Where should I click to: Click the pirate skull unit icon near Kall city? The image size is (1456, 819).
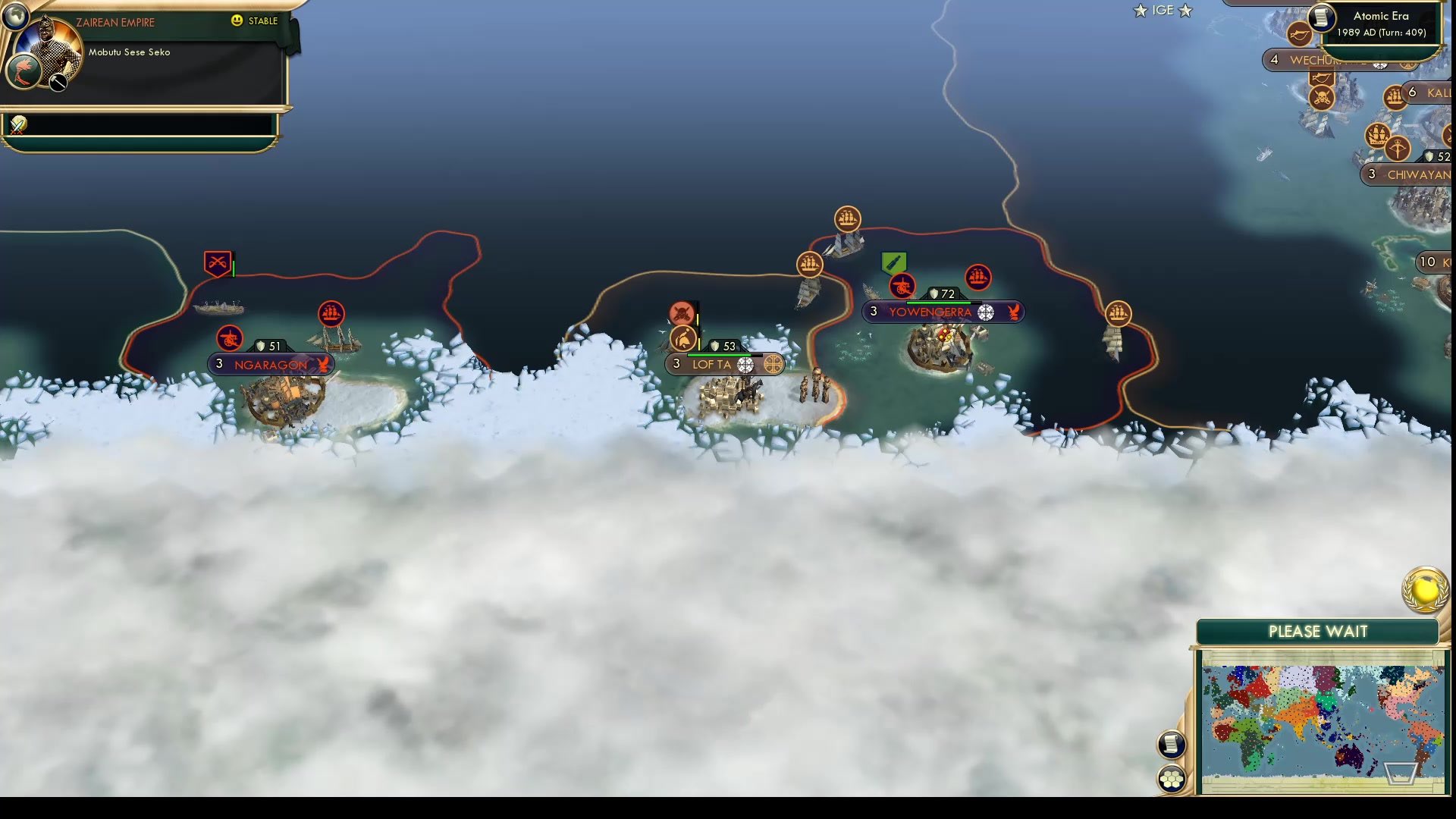coord(1323,98)
